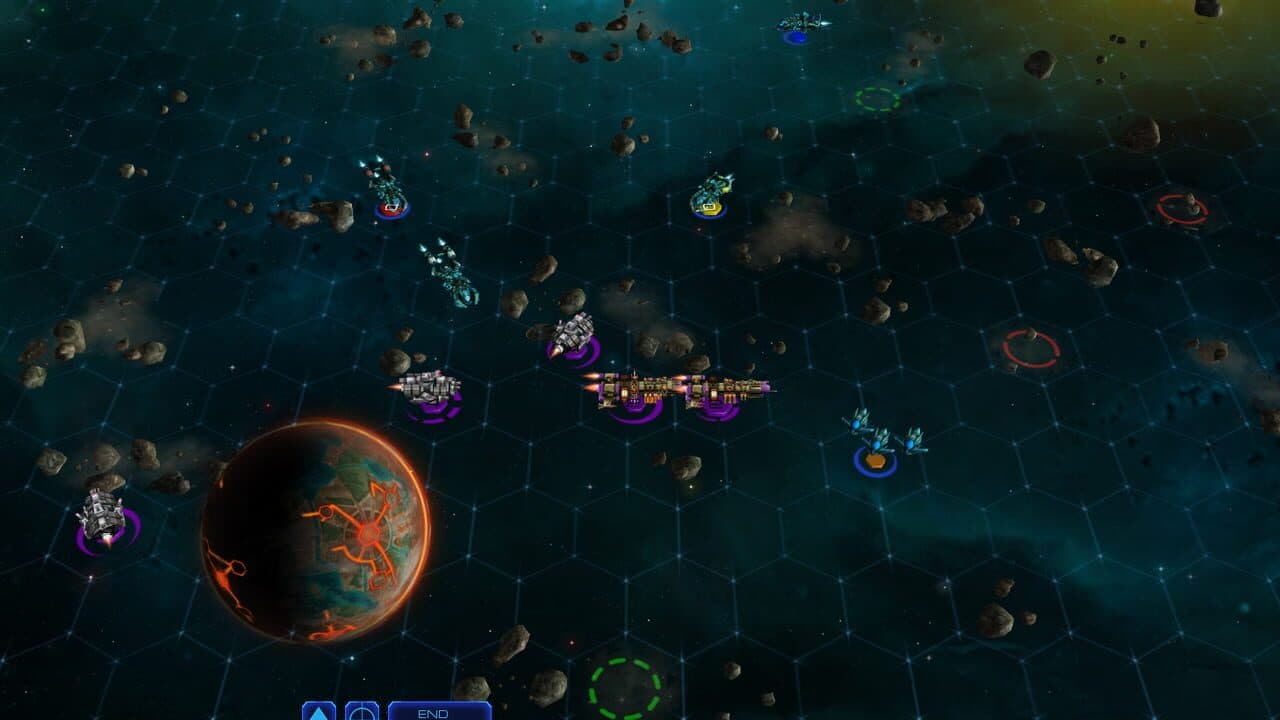Image resolution: width=1280 pixels, height=720 pixels.
Task: Select the destroyer with purple ring on left
Action: (x=100, y=510)
